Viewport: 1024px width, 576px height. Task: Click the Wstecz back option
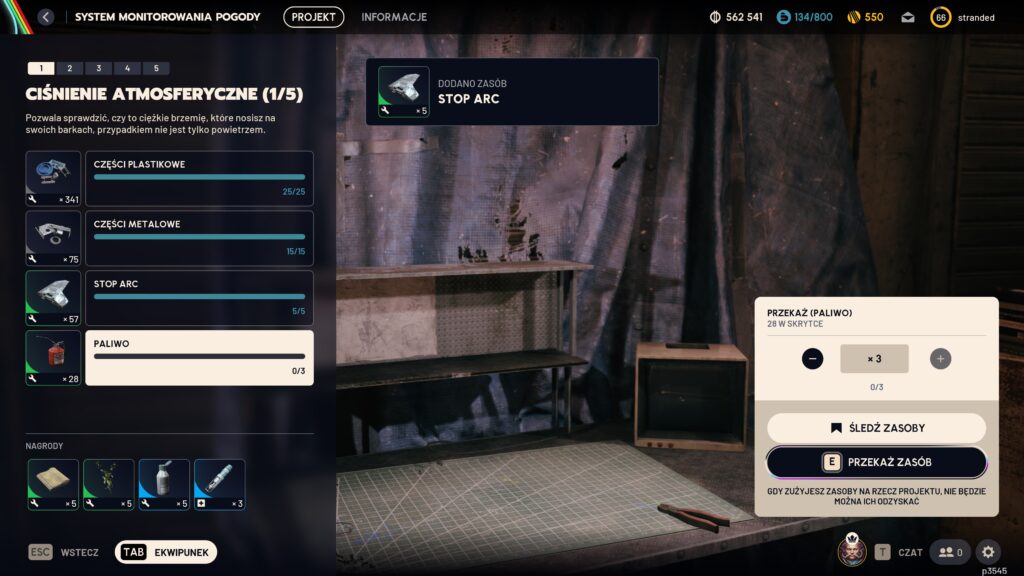click(68, 552)
